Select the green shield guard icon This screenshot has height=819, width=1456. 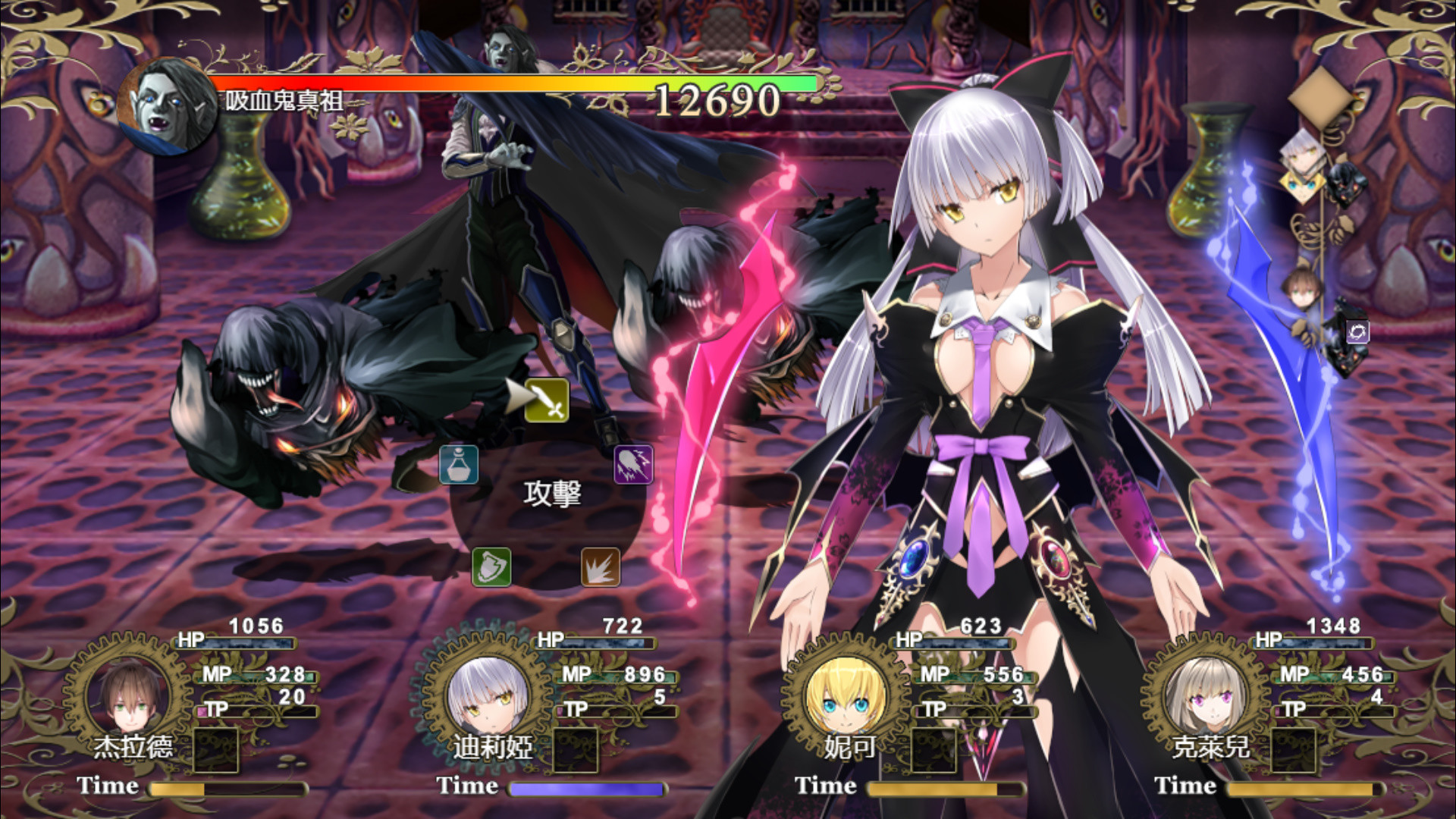(x=494, y=568)
